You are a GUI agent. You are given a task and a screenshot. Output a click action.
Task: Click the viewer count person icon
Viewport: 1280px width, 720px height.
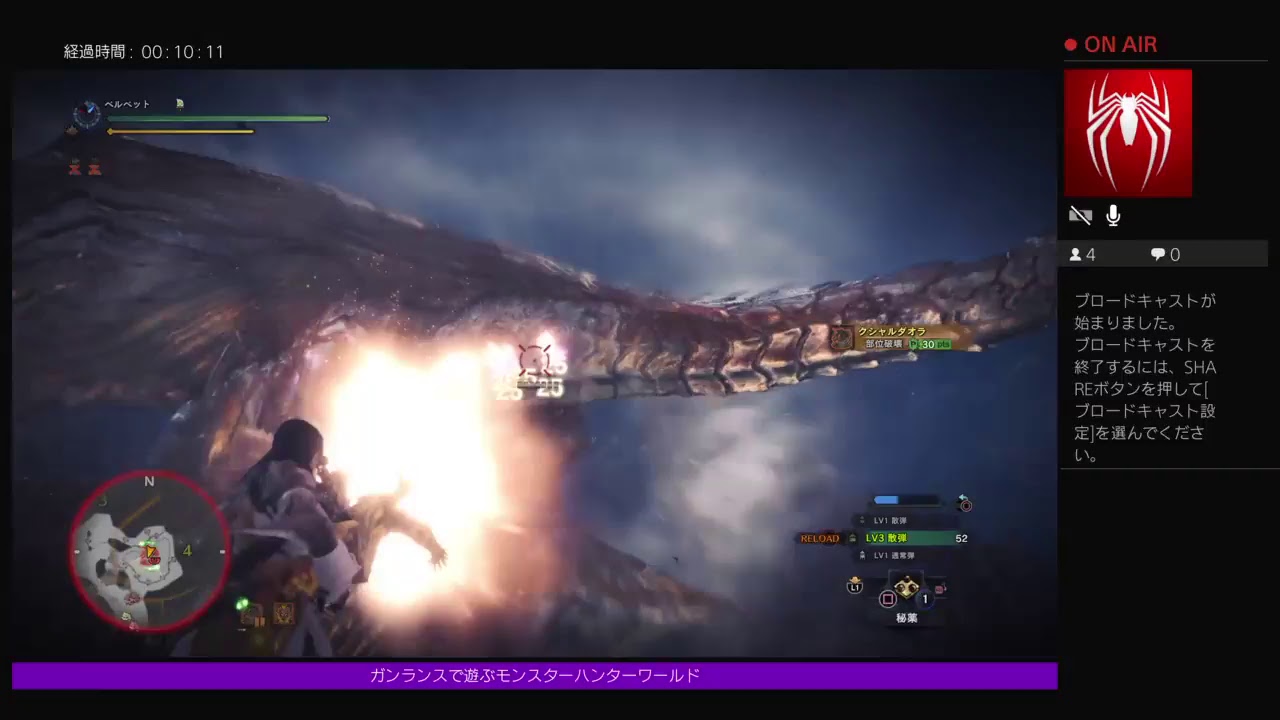pos(1077,254)
